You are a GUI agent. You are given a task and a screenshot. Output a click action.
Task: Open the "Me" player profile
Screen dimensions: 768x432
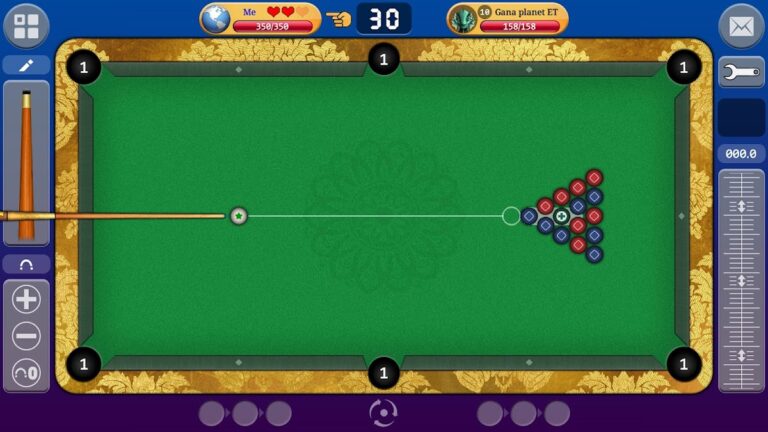pyautogui.click(x=260, y=18)
